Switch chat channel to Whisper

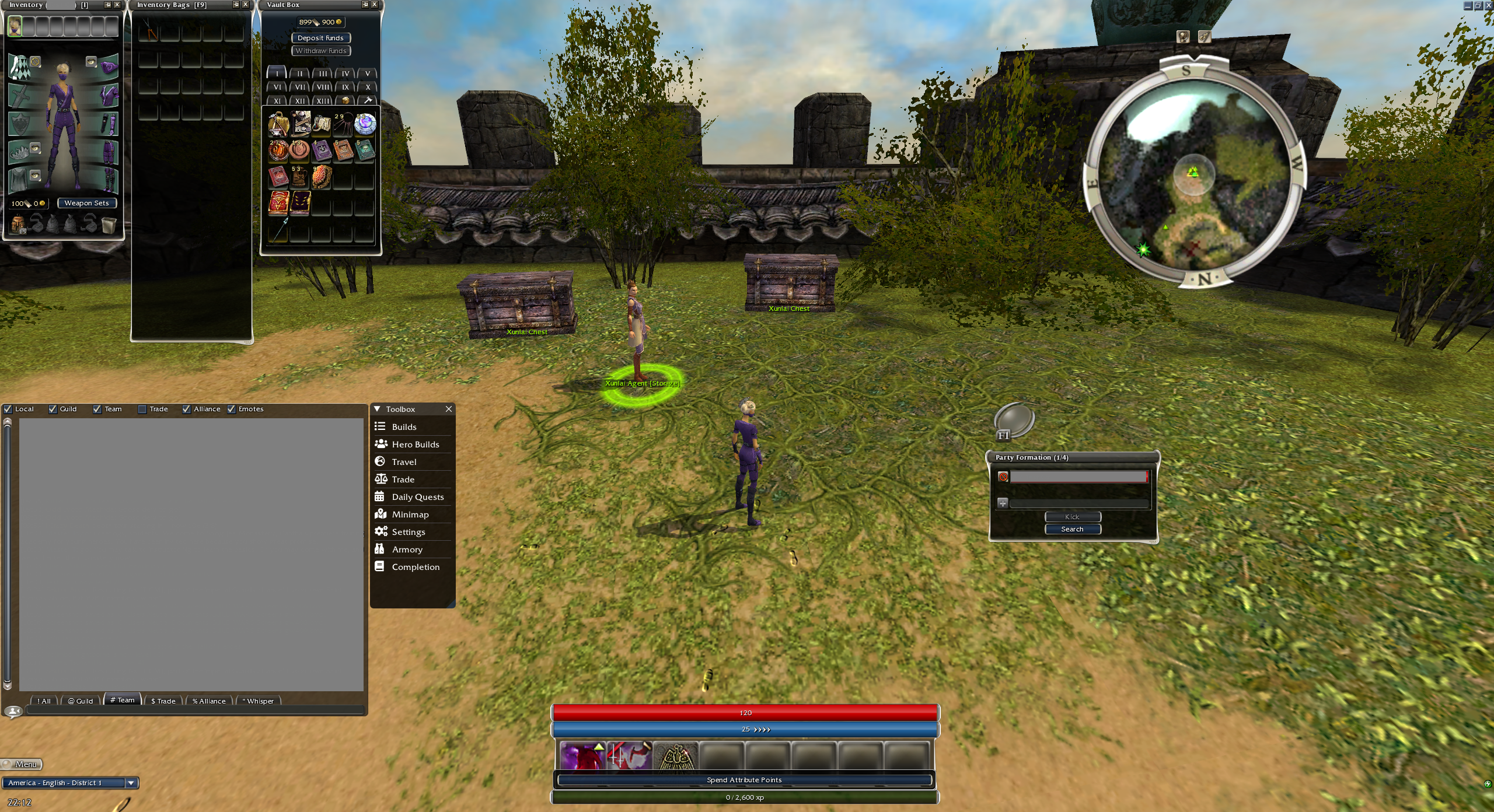pos(260,701)
